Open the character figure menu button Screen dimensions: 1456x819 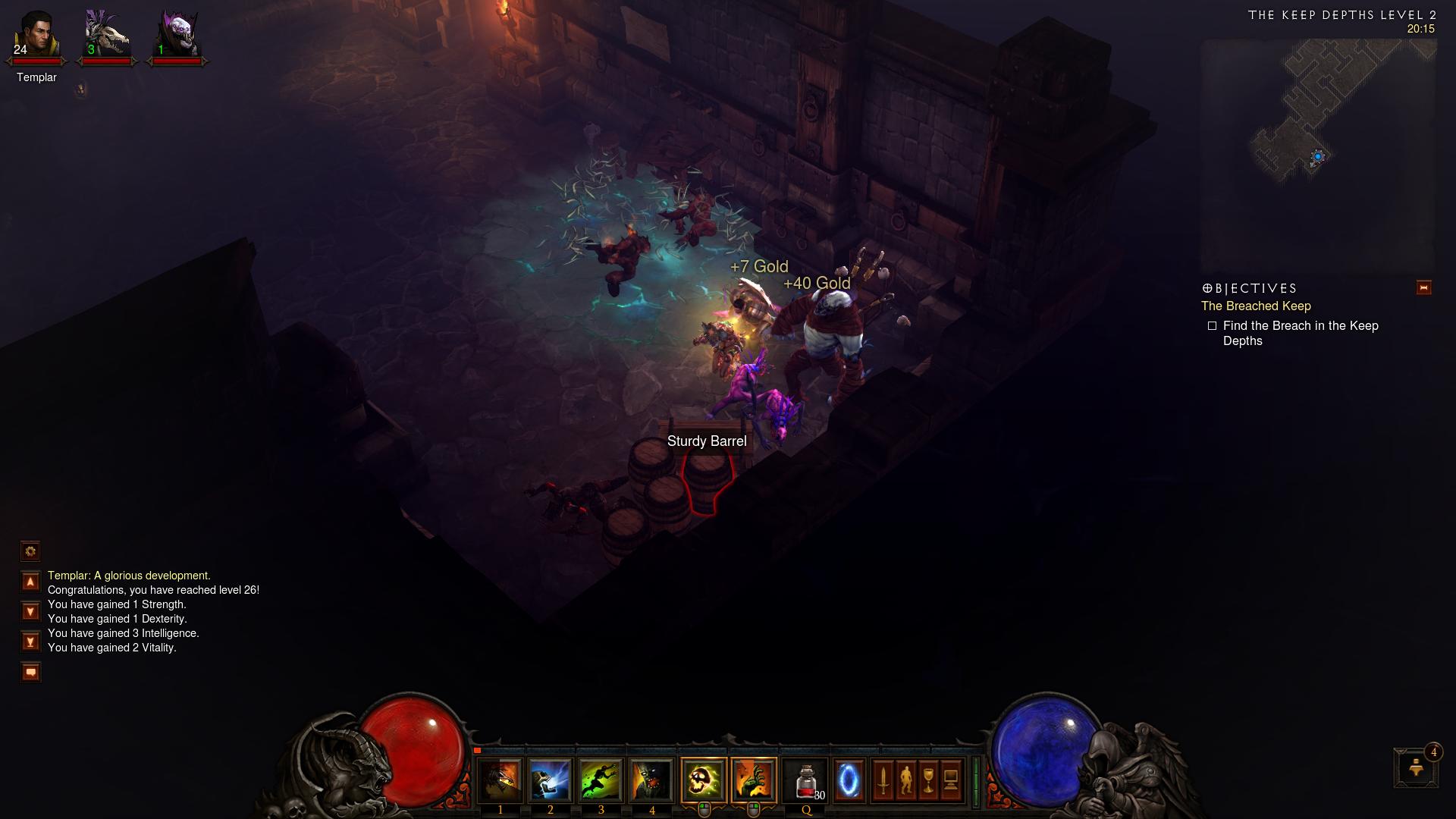click(x=906, y=780)
